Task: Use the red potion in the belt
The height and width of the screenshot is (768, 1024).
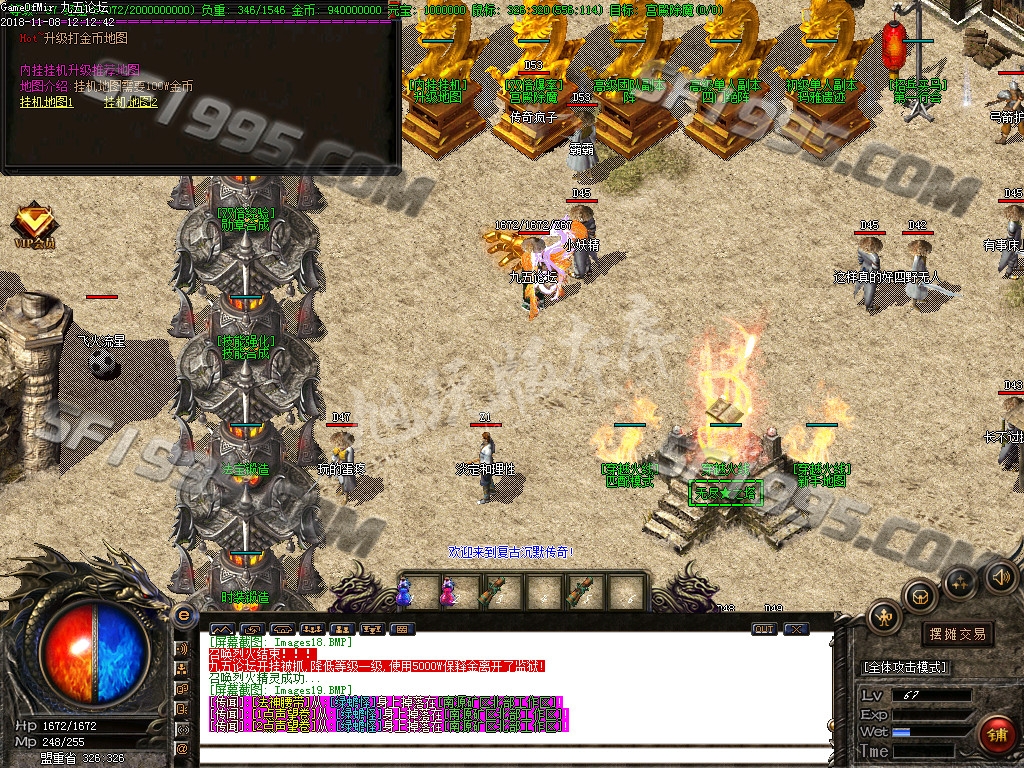Action: click(x=447, y=592)
